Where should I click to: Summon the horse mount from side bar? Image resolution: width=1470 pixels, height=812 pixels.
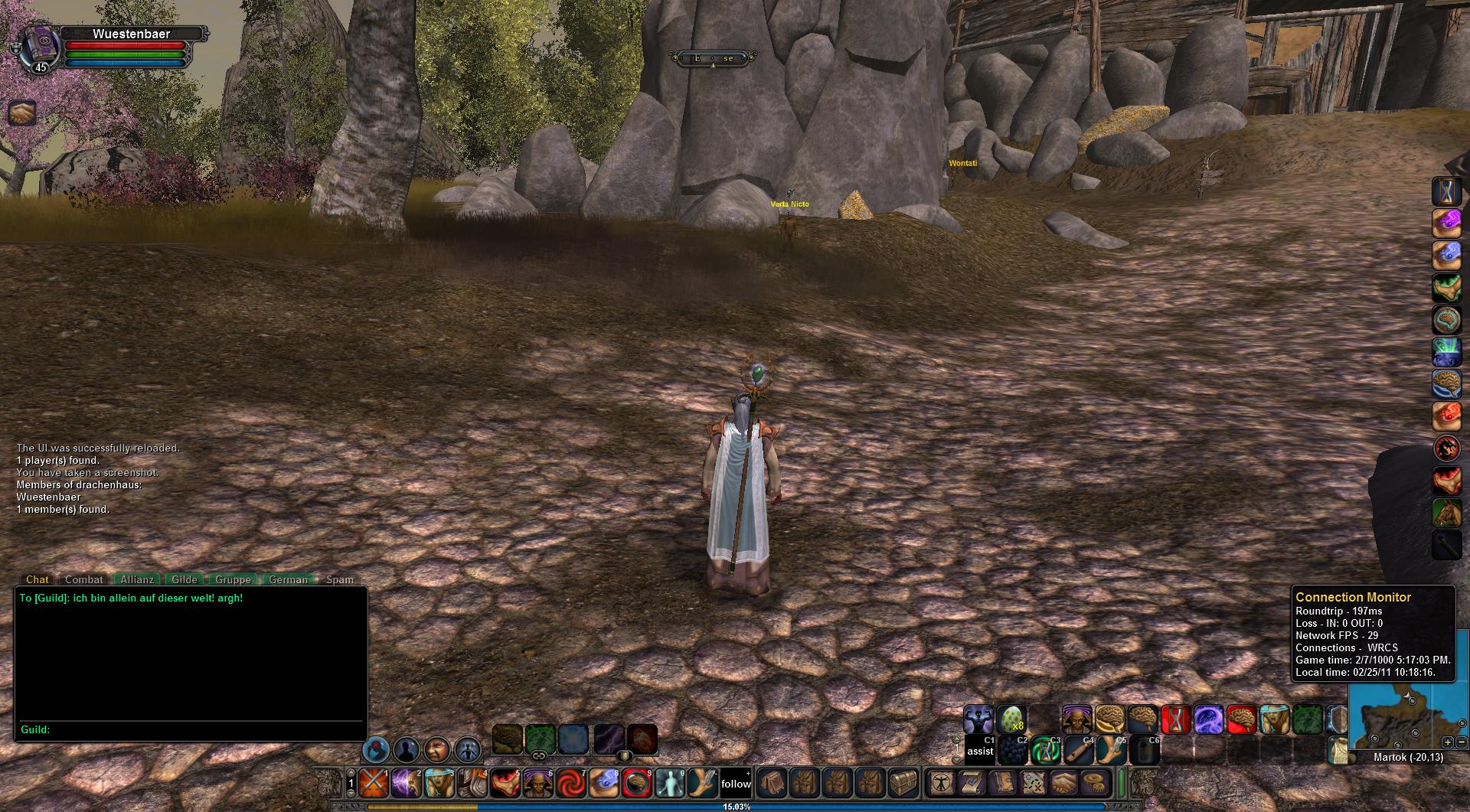(1446, 513)
